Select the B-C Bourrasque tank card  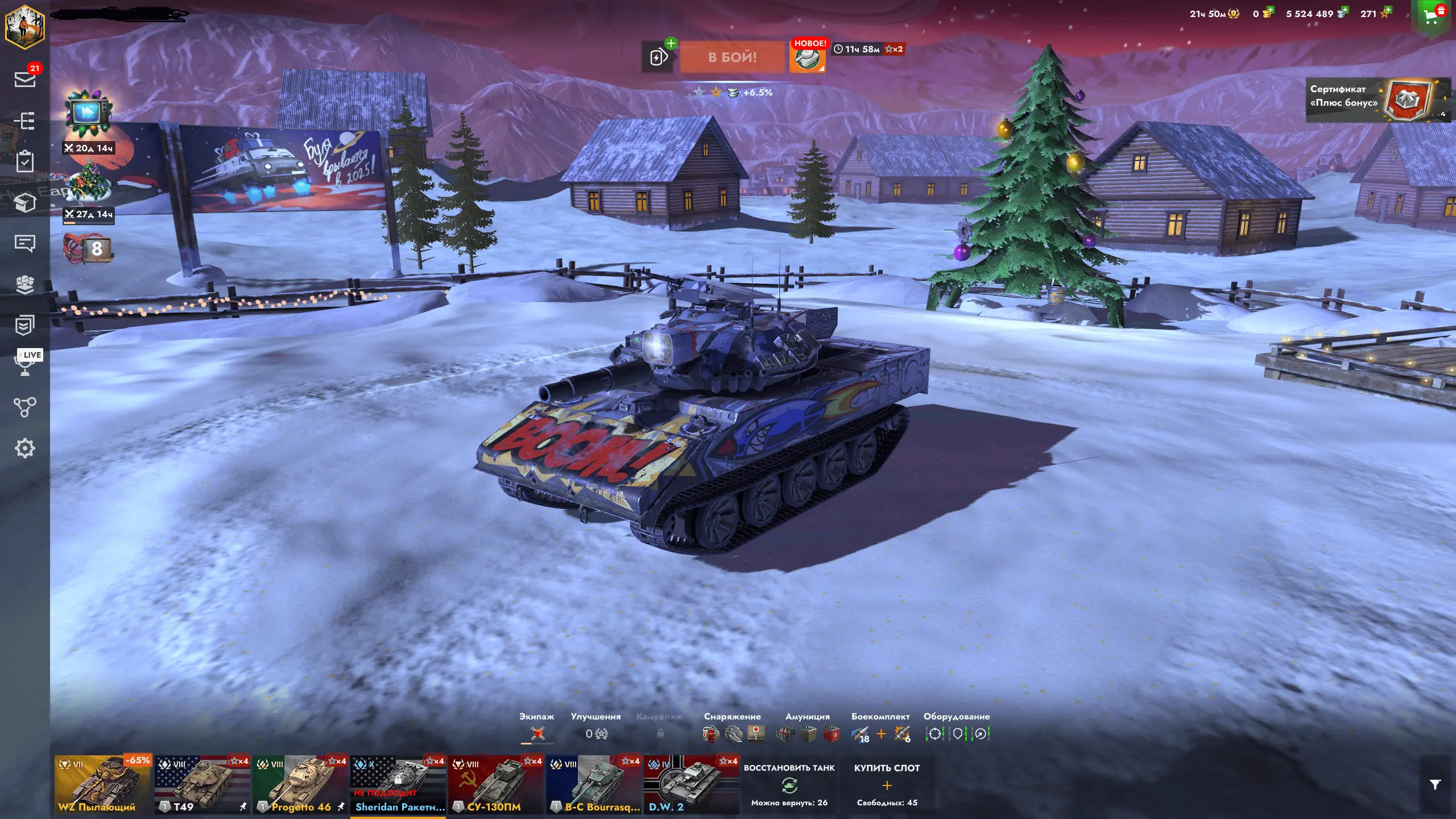coord(594,785)
